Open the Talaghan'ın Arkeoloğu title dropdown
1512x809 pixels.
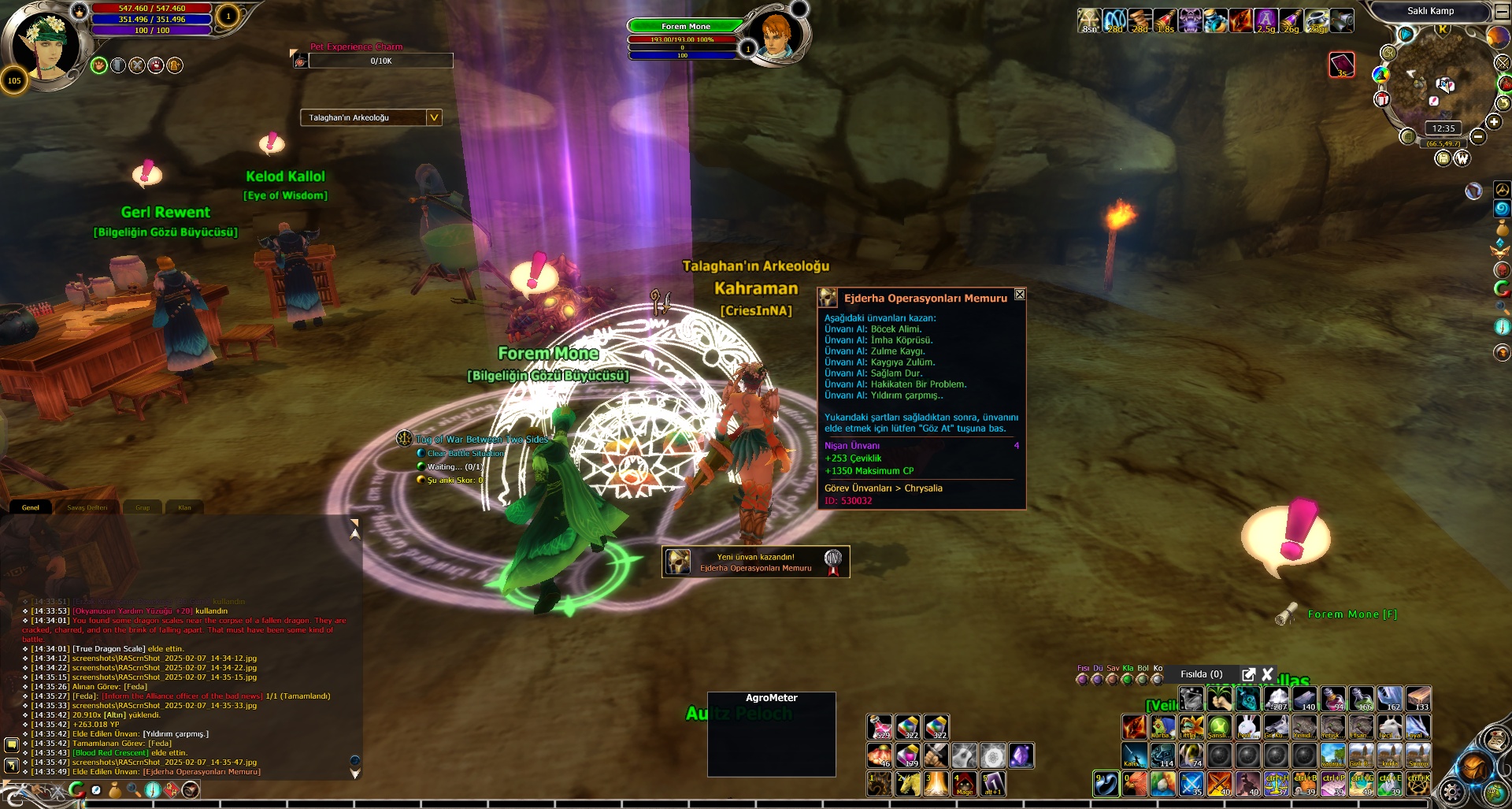coord(433,117)
